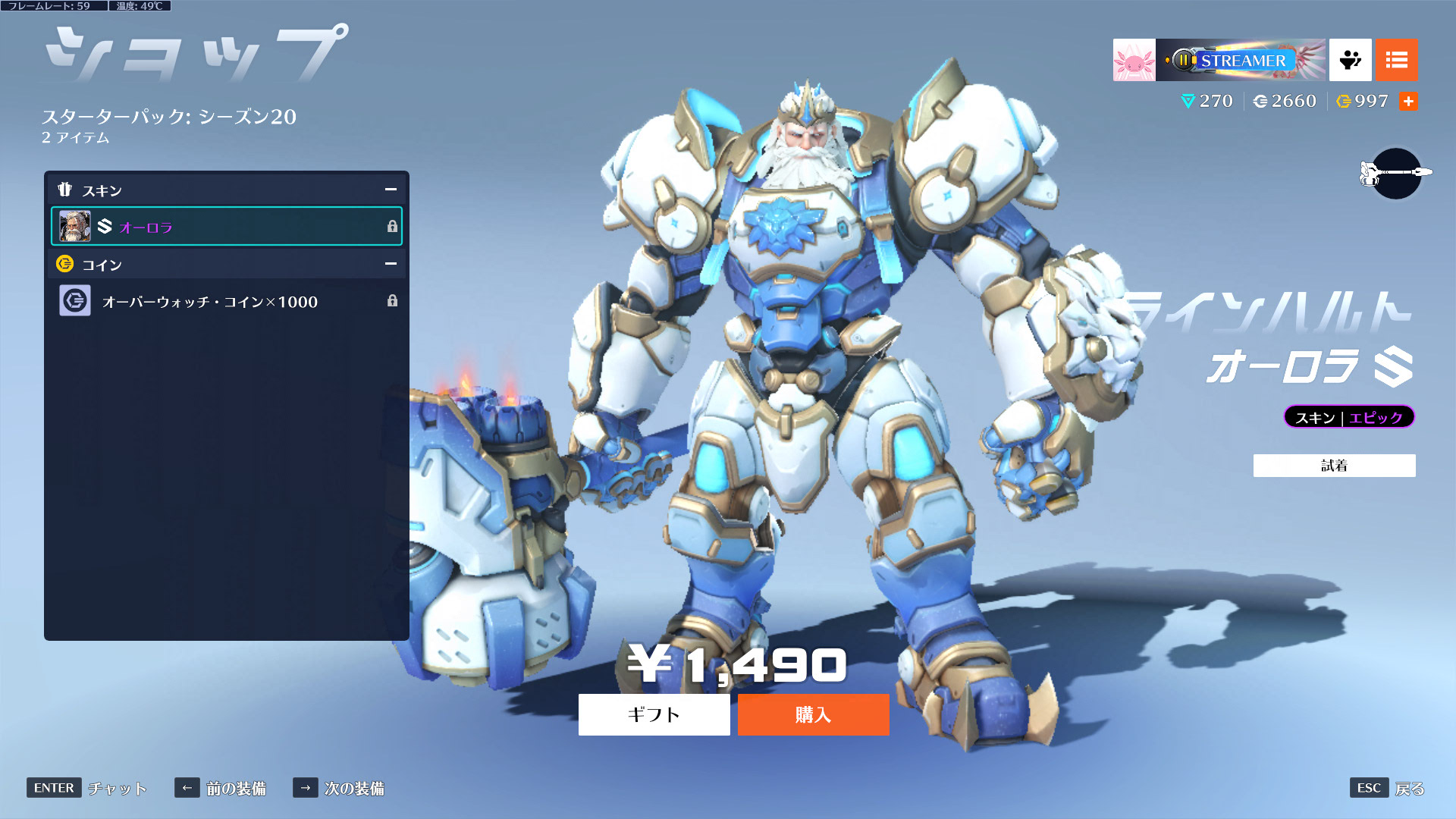Image resolution: width=1456 pixels, height=819 pixels.
Task: Try on the skin with 試着
Action: pyautogui.click(x=1334, y=466)
